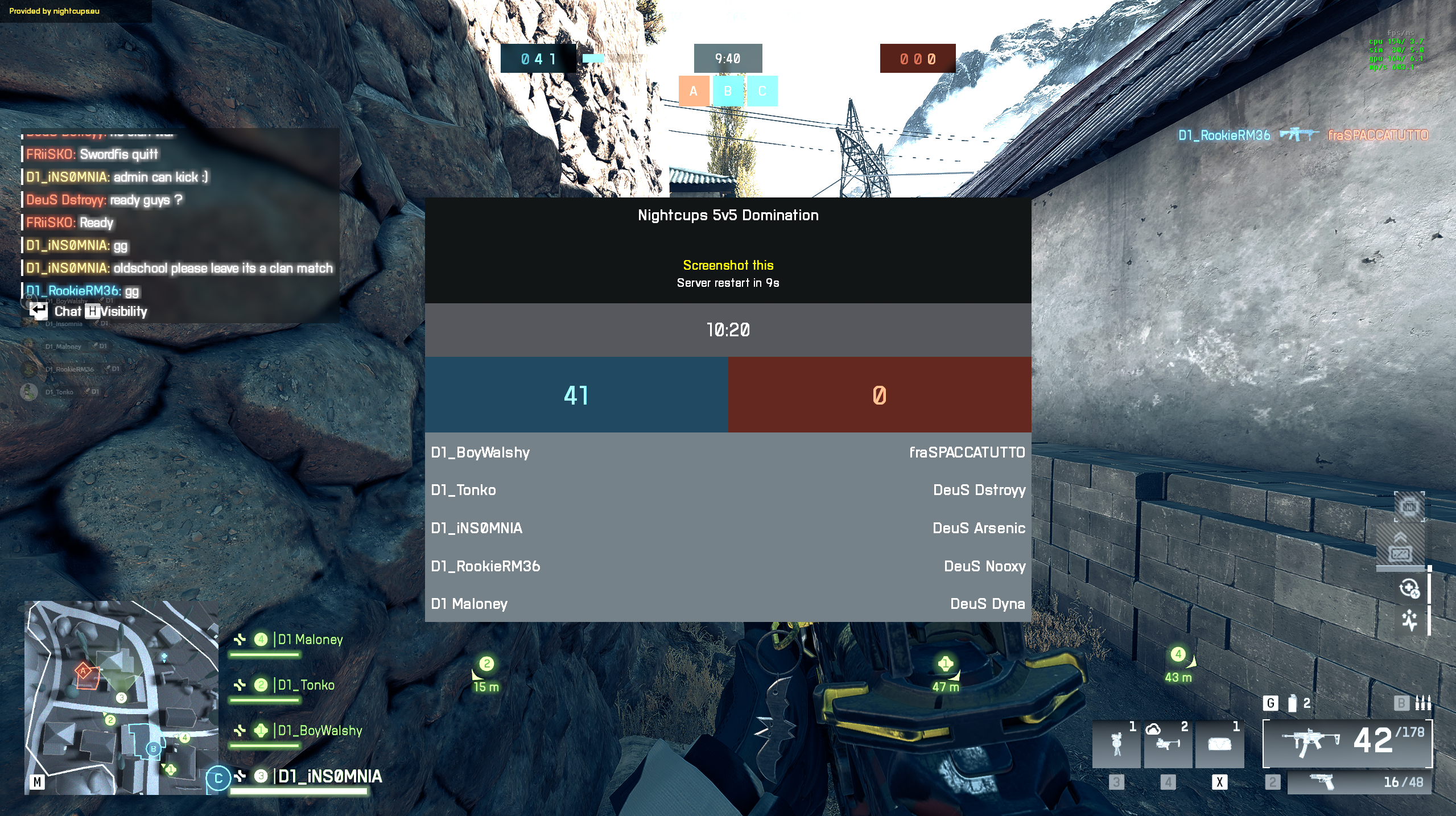Choose the primary assault rifle slot
Screen dimensions: 1456x816
click(1347, 742)
